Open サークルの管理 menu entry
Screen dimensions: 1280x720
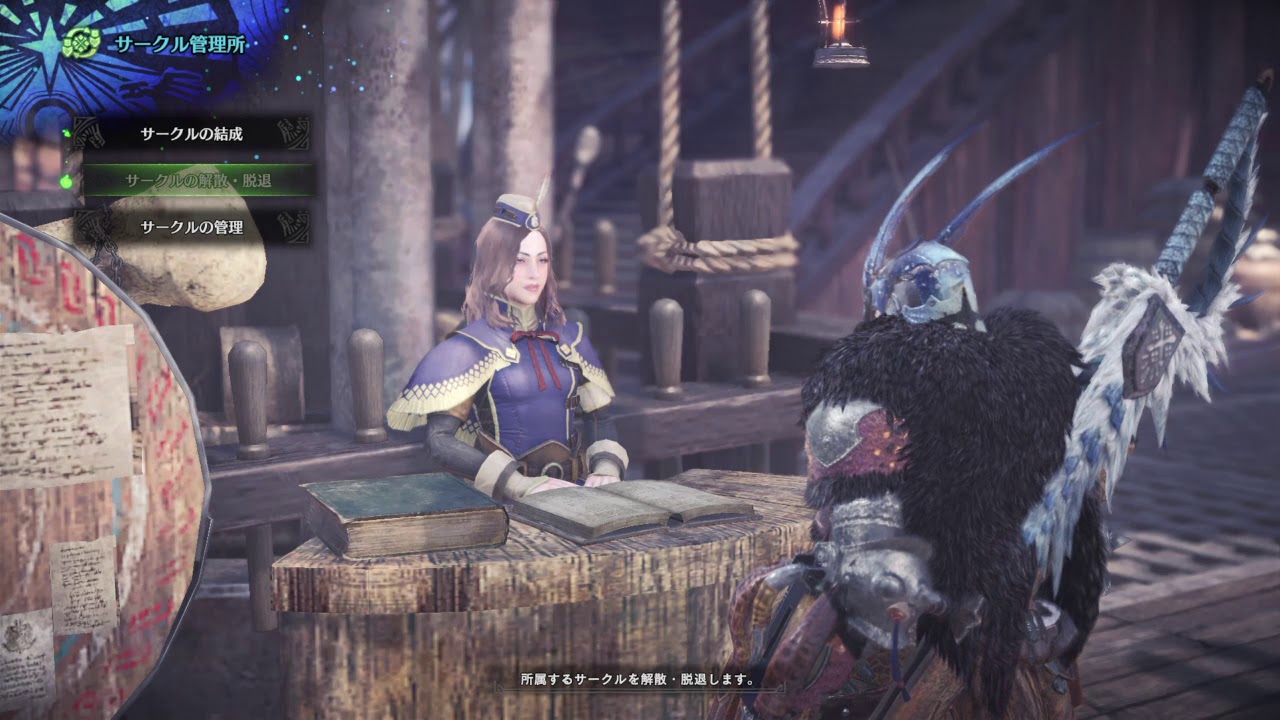pos(192,227)
